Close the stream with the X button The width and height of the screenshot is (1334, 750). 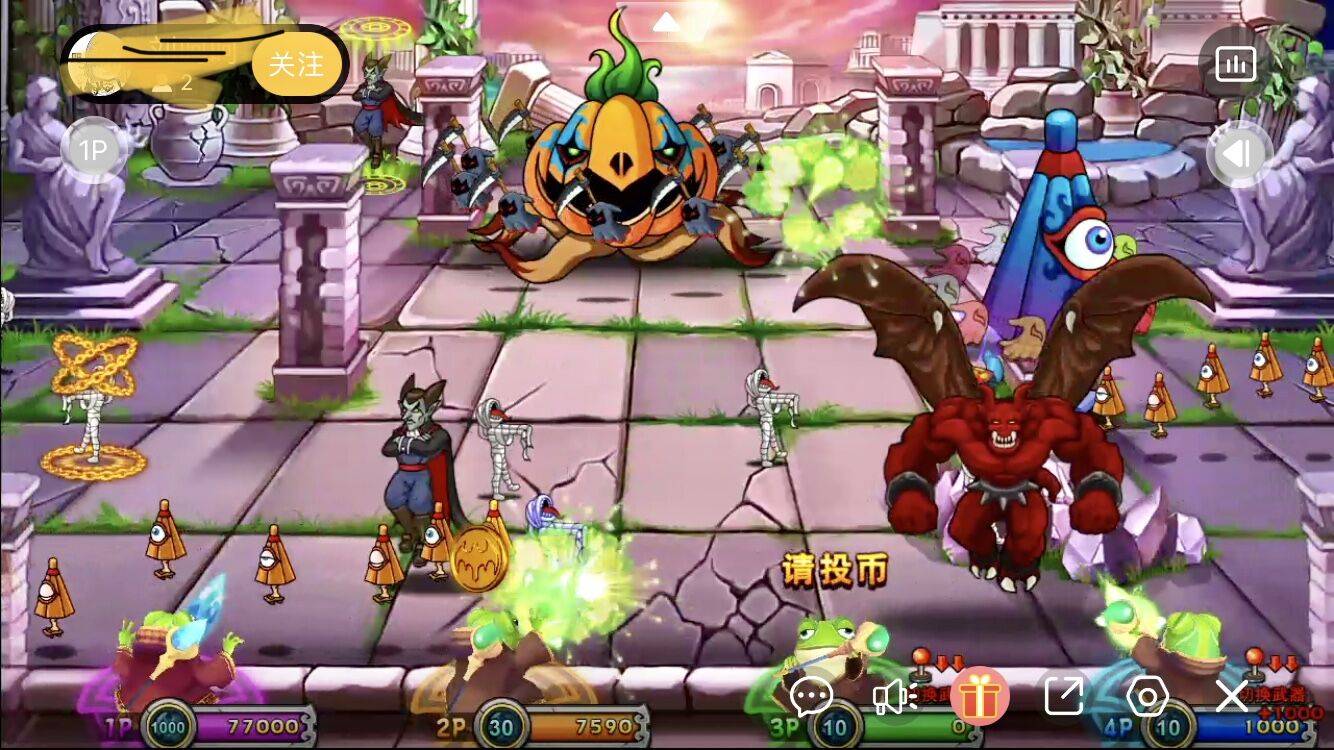(x=1232, y=696)
